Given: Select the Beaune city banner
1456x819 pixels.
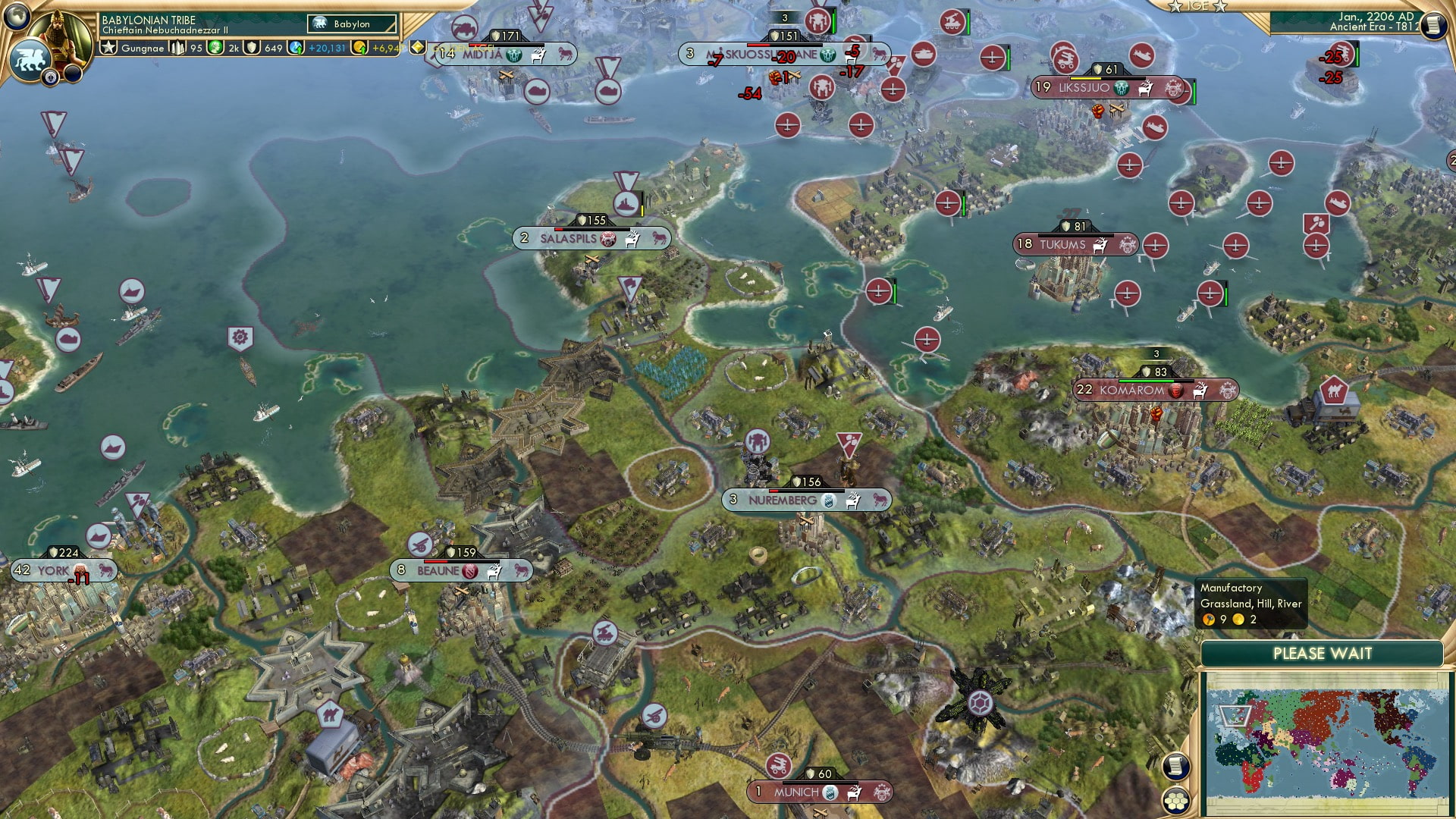Looking at the screenshot, I should (x=440, y=570).
